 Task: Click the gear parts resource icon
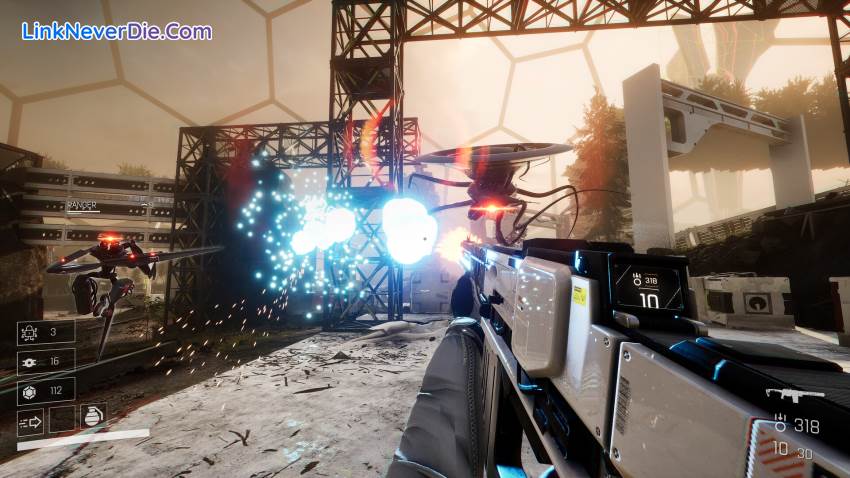coord(30,362)
